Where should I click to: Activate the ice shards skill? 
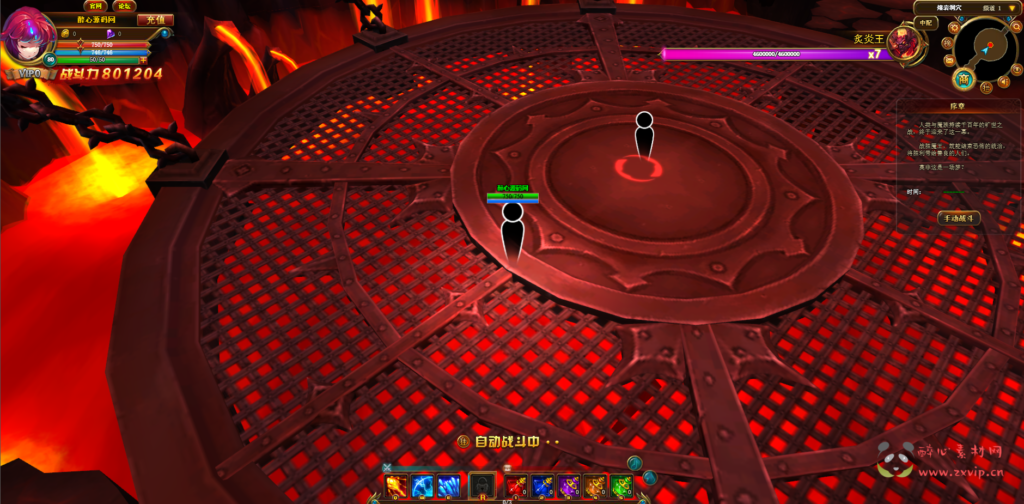(x=449, y=486)
